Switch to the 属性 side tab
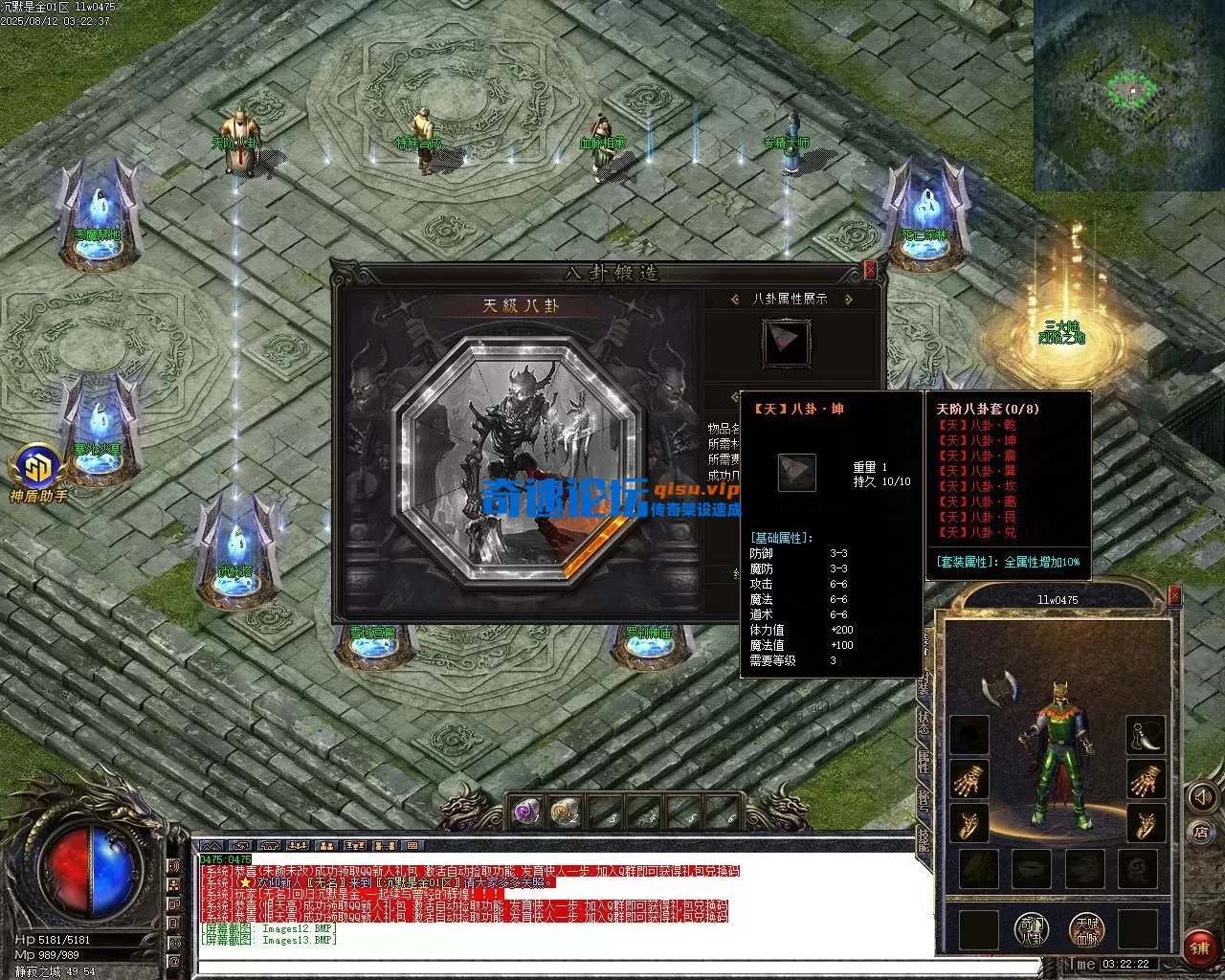The height and width of the screenshot is (980, 1225). (924, 761)
